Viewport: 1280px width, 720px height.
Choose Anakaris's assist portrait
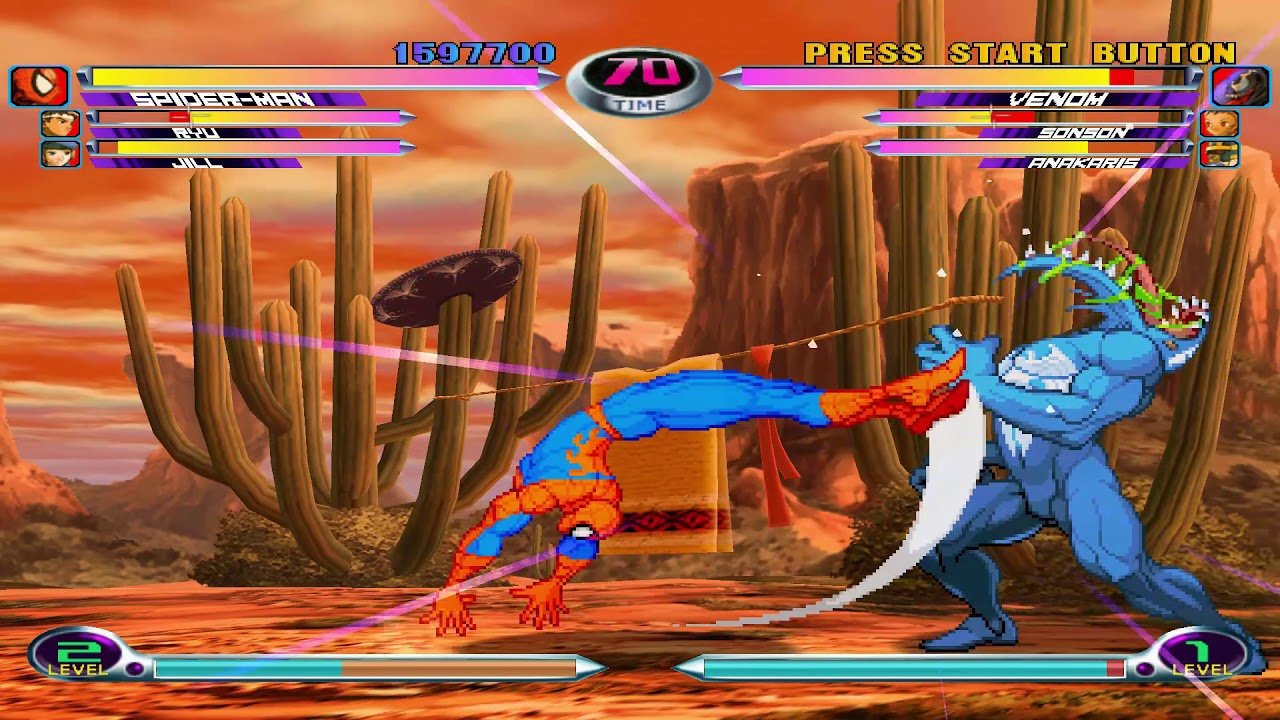1219,154
